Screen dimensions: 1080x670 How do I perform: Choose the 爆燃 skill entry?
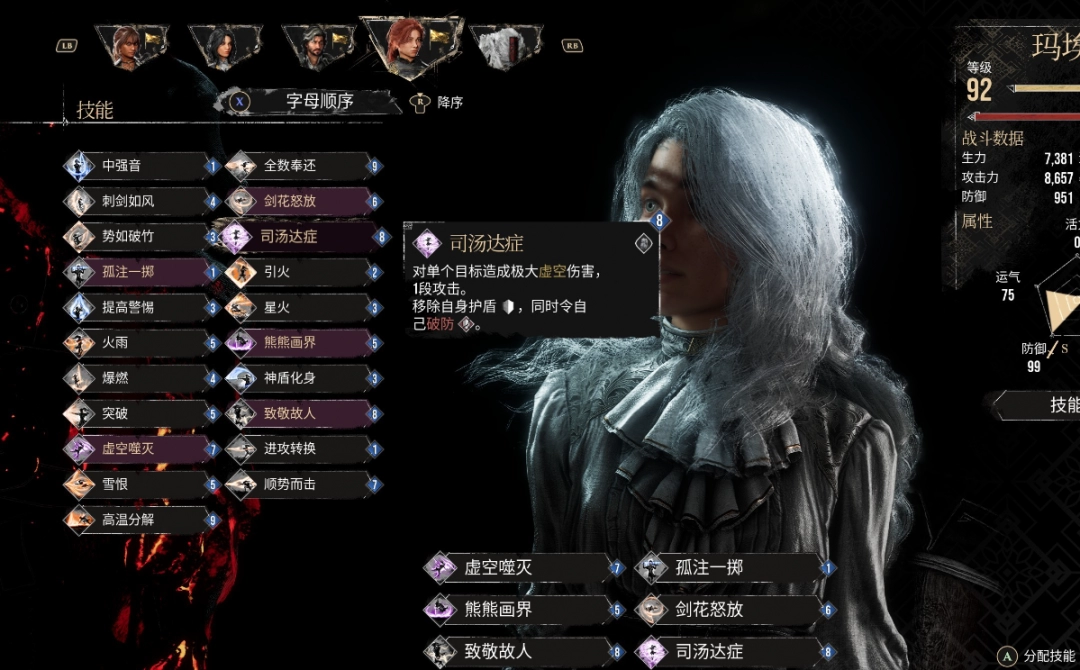[138, 379]
